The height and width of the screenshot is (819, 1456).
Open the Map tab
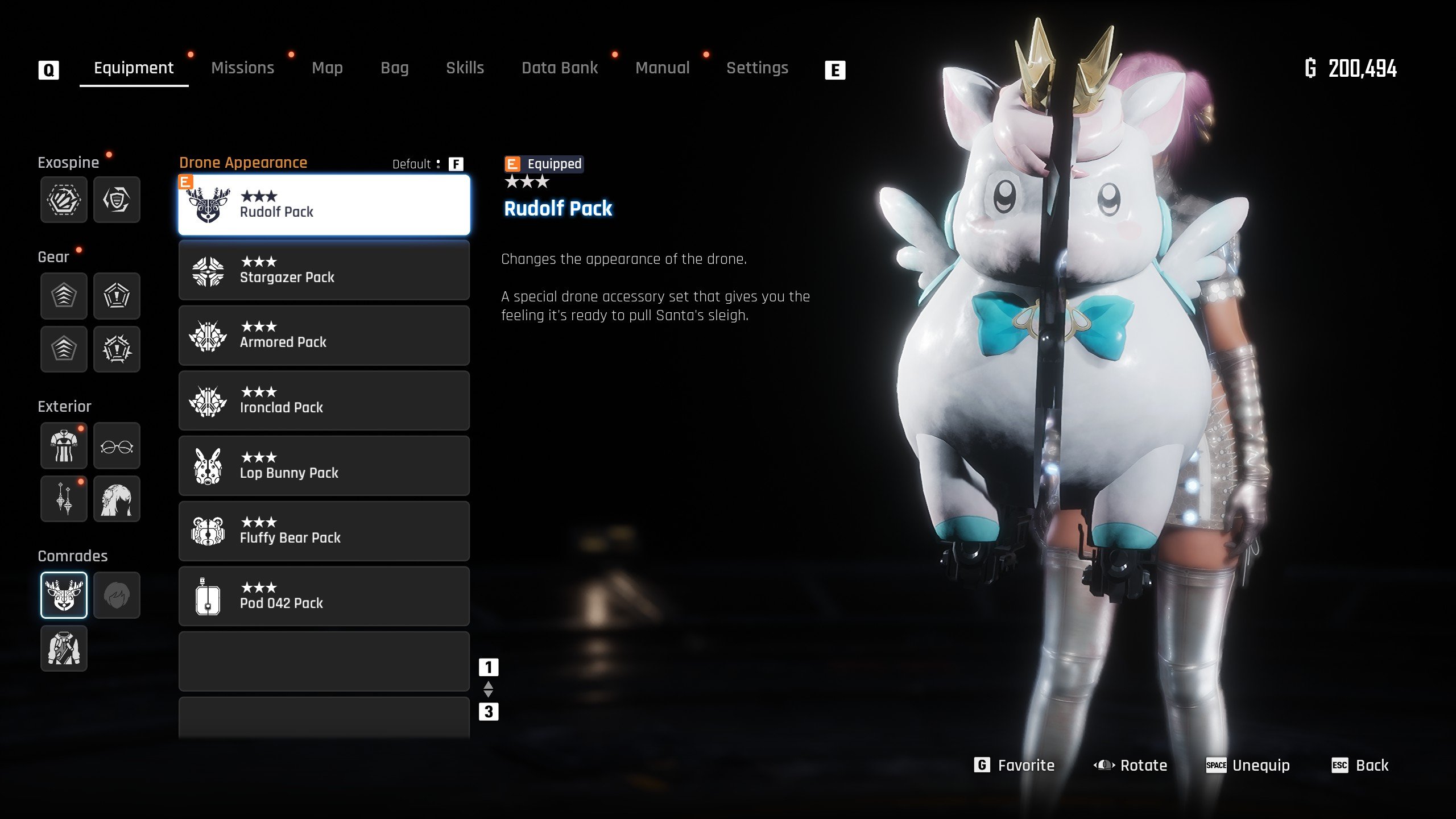click(327, 68)
